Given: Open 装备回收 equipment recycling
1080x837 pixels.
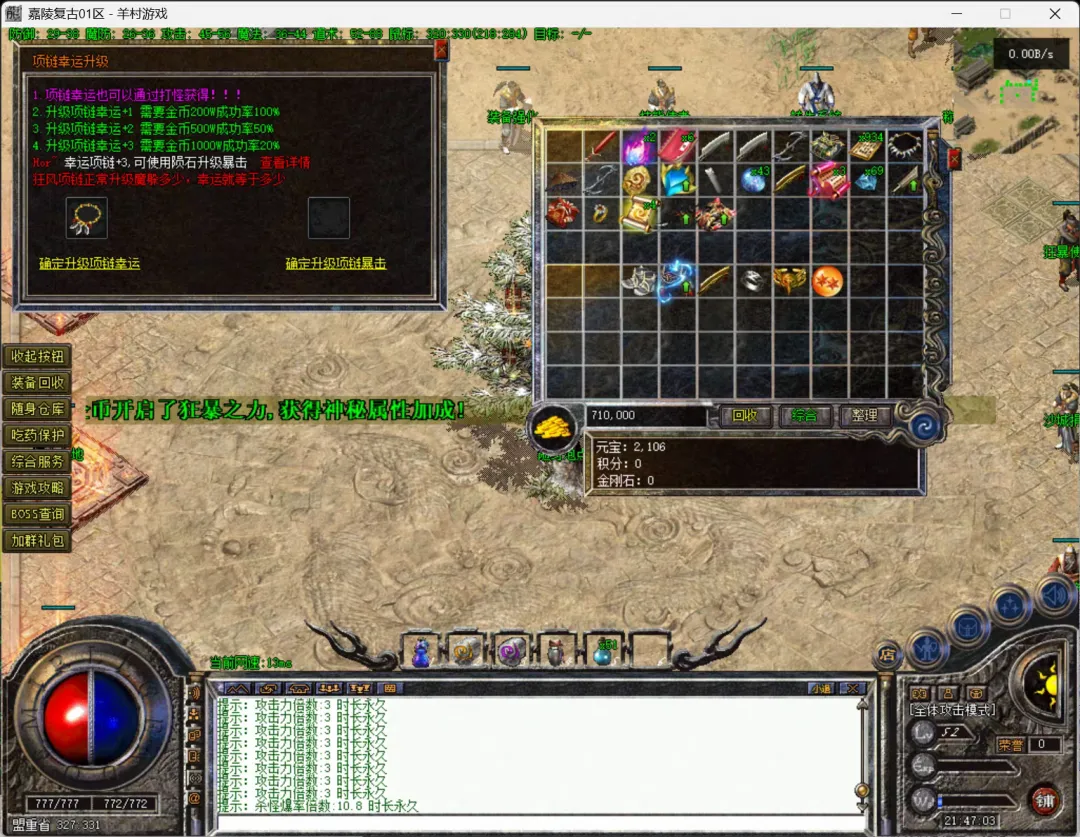Looking at the screenshot, I should (37, 383).
